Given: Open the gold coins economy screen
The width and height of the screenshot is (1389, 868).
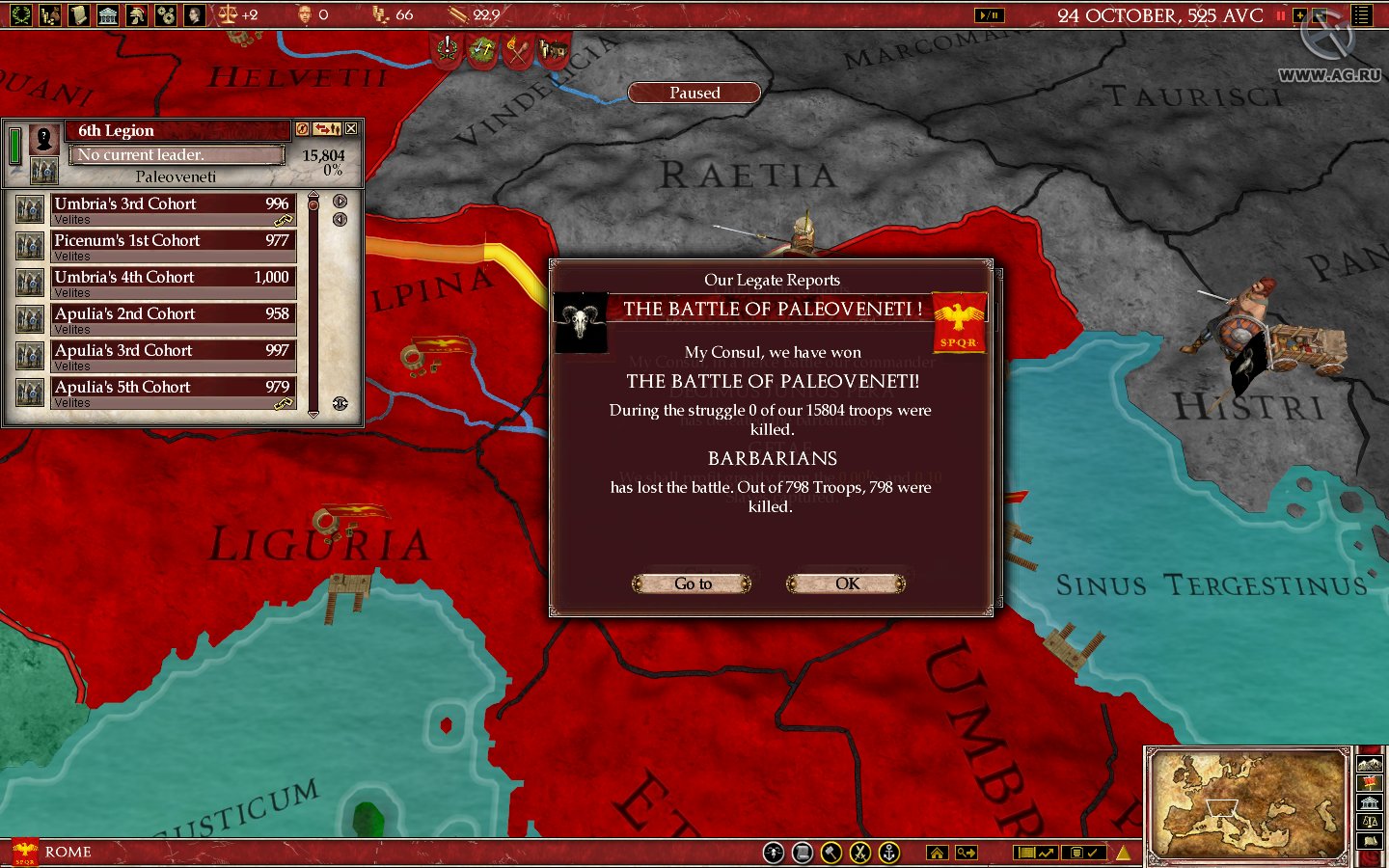Looking at the screenshot, I should [50, 14].
